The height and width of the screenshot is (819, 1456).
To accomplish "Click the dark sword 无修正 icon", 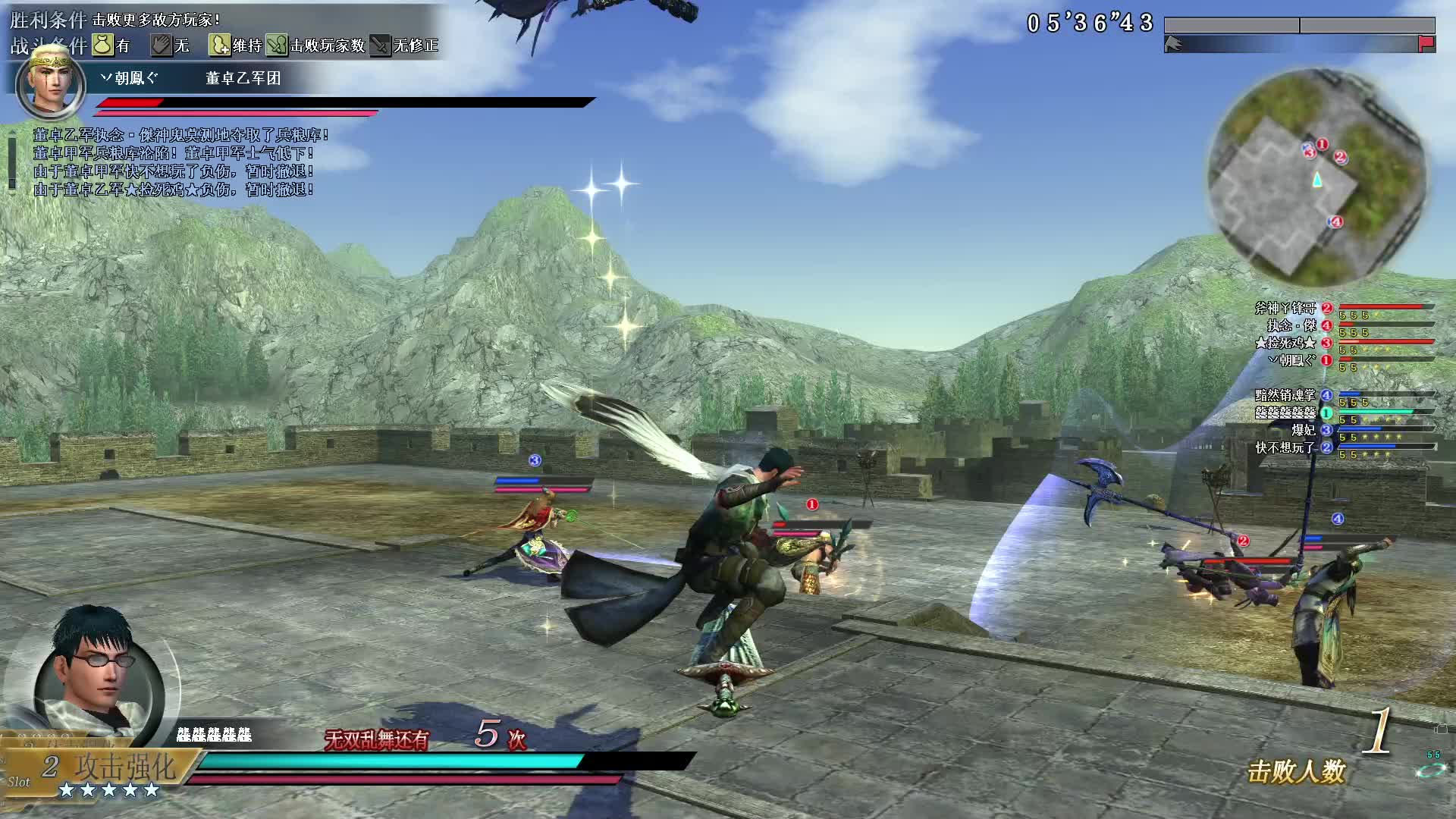I will (x=380, y=45).
